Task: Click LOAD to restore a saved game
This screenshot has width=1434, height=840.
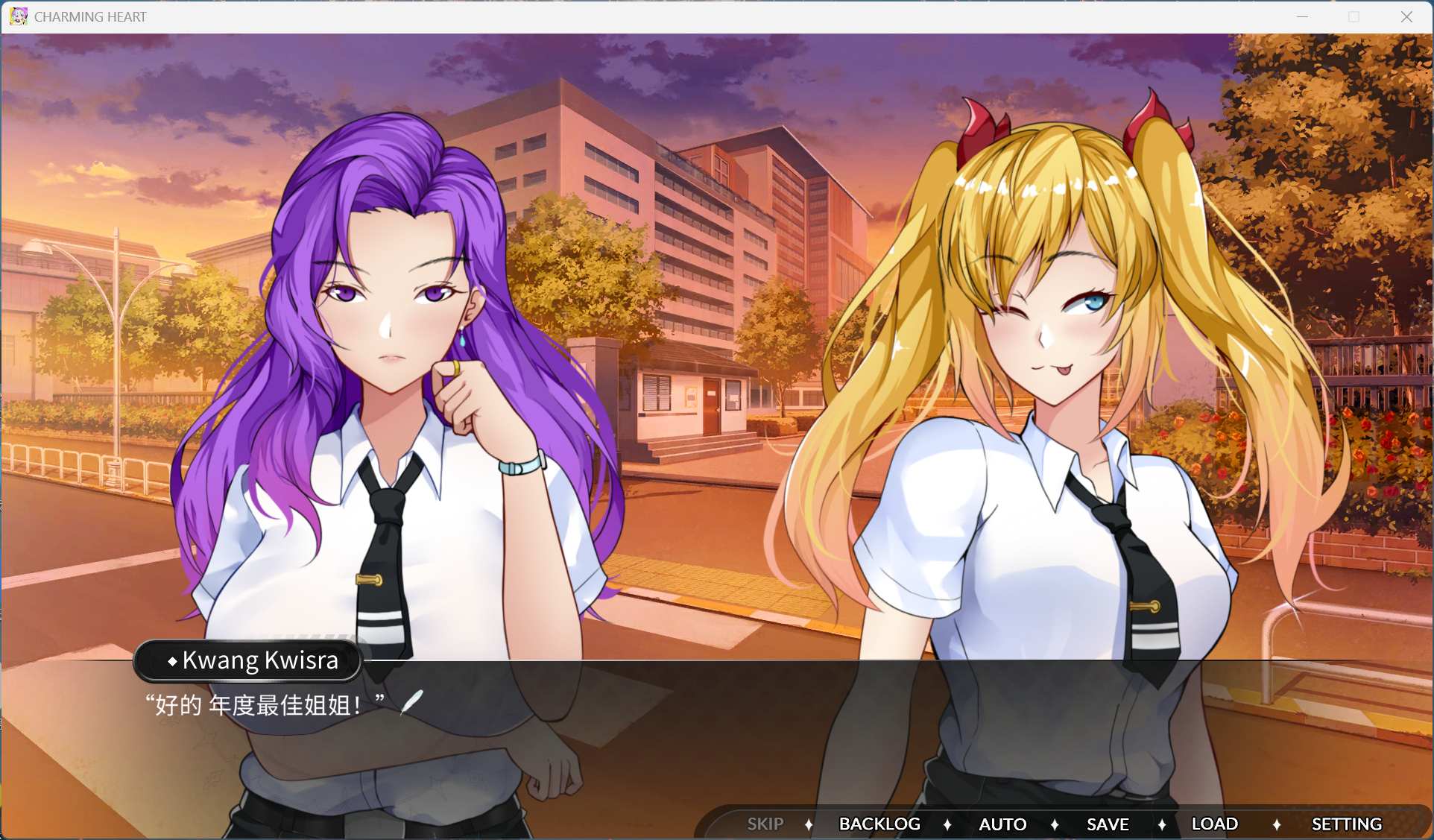Action: [1214, 824]
